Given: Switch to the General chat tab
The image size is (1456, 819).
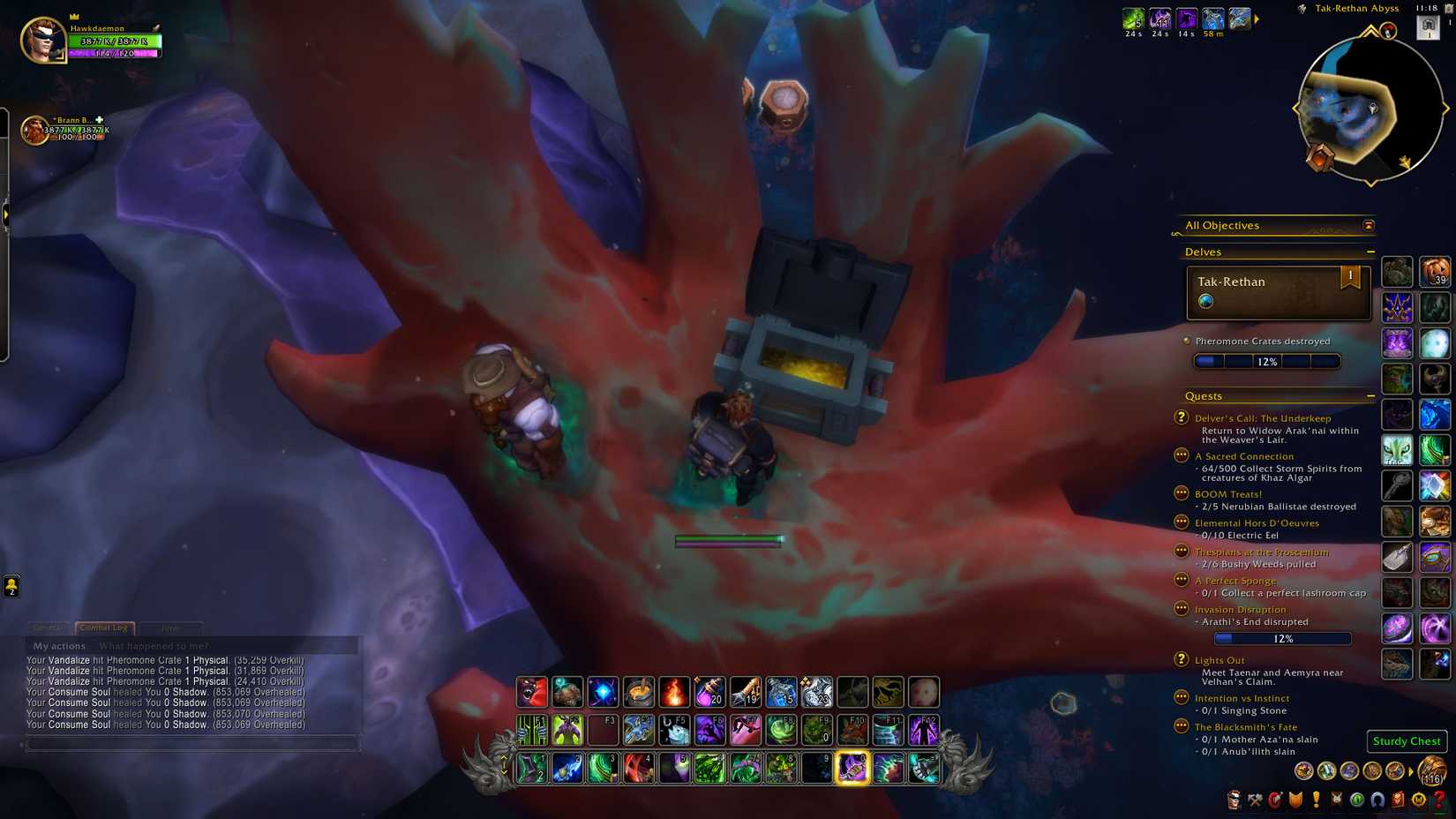Looking at the screenshot, I should click(x=49, y=627).
